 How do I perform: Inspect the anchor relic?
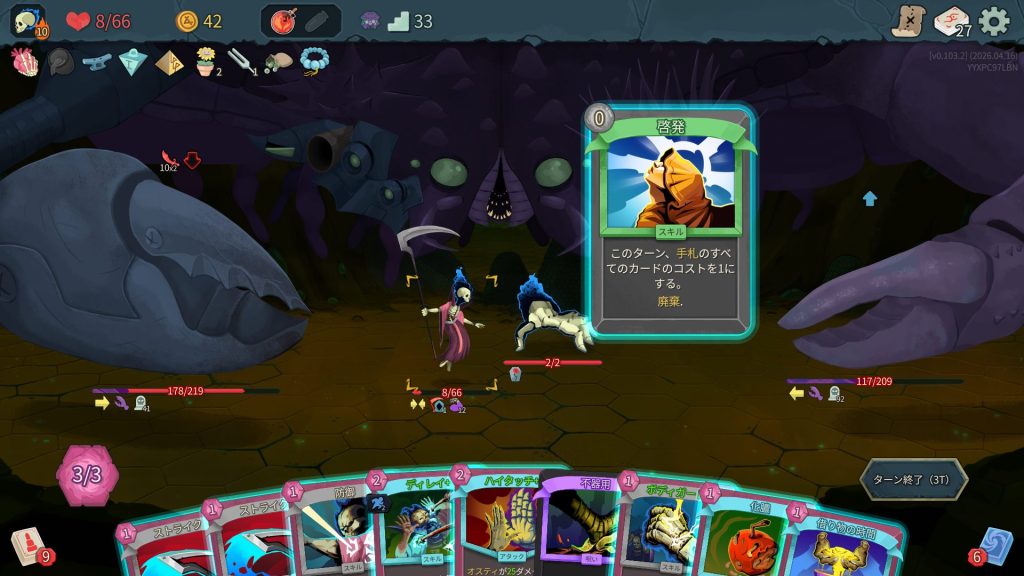tap(96, 62)
